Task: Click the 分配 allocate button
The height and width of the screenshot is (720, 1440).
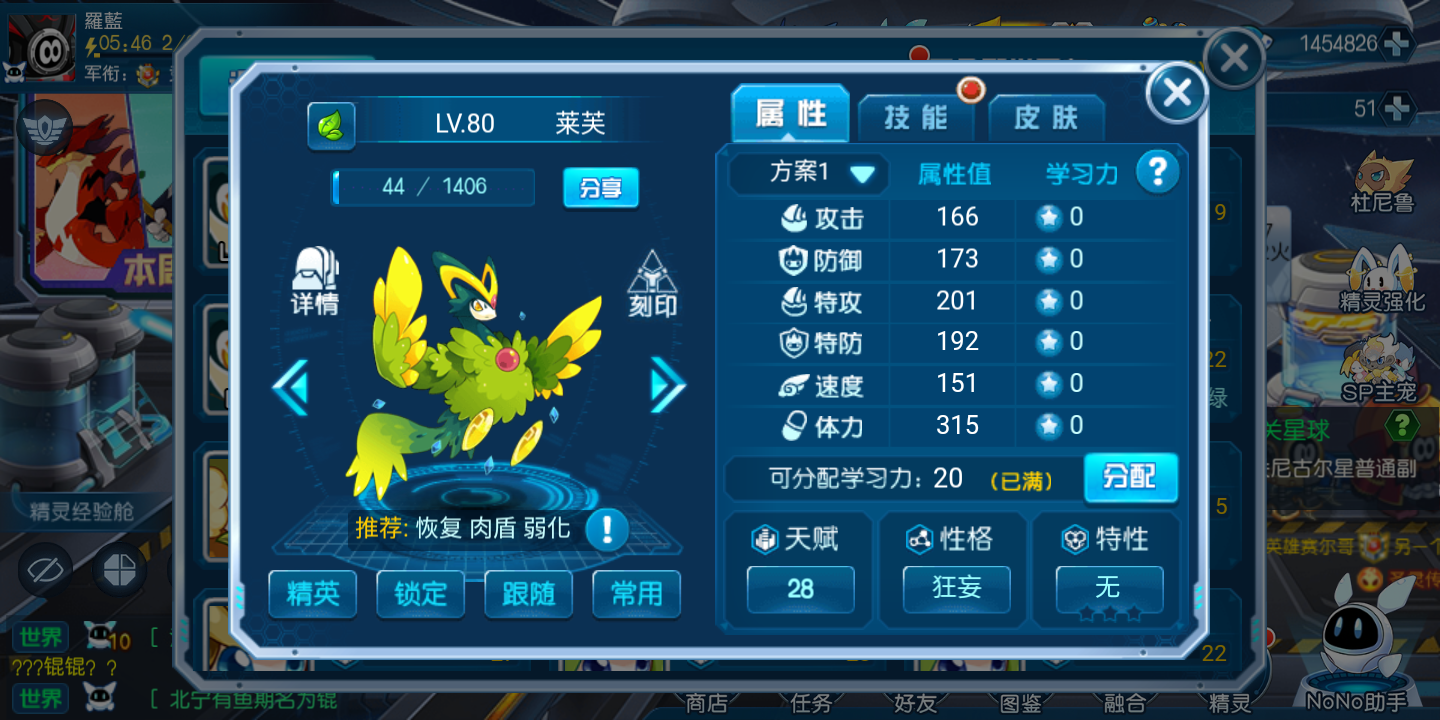Action: click(x=1130, y=477)
